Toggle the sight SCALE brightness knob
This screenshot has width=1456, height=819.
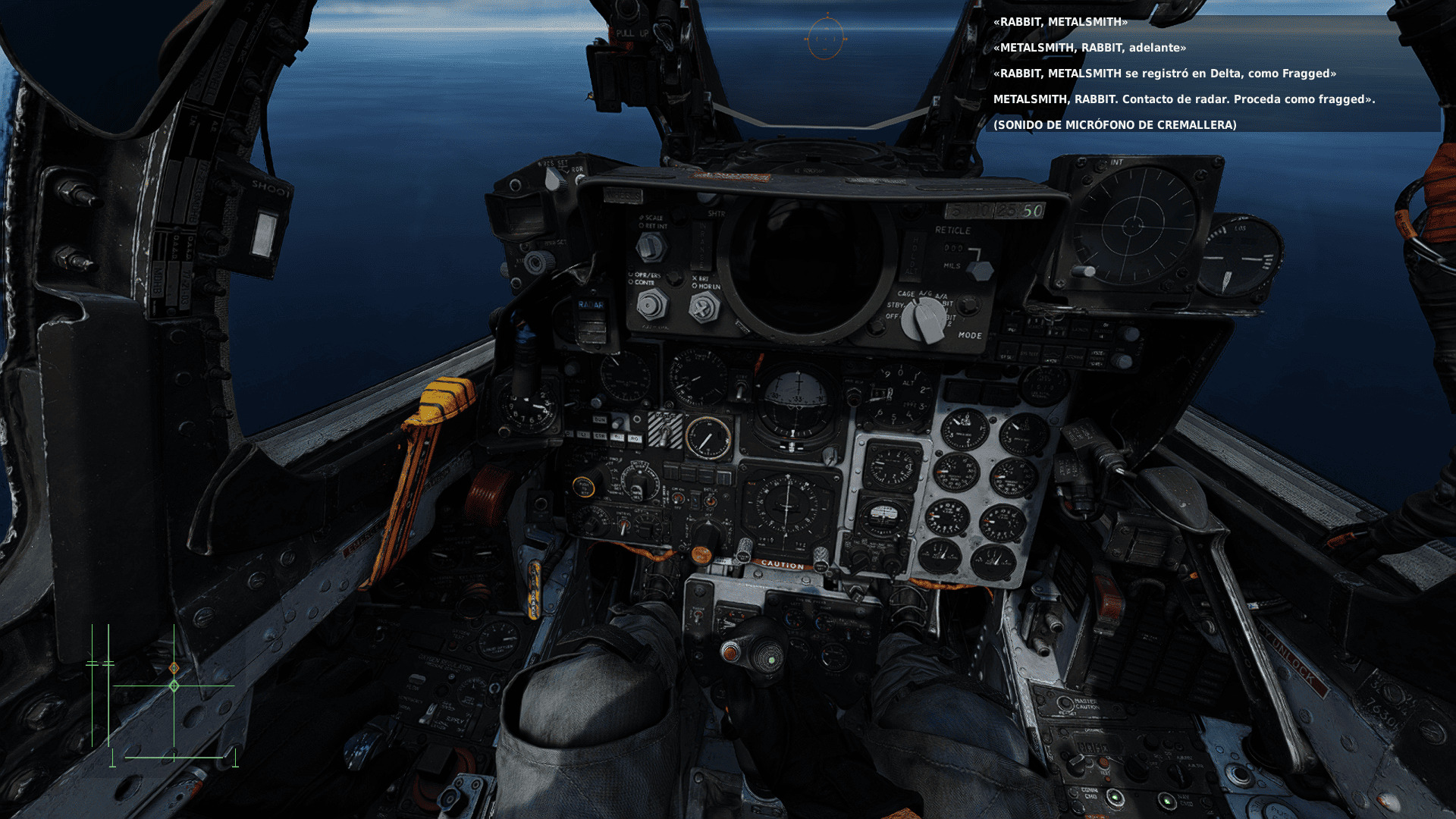coord(650,247)
